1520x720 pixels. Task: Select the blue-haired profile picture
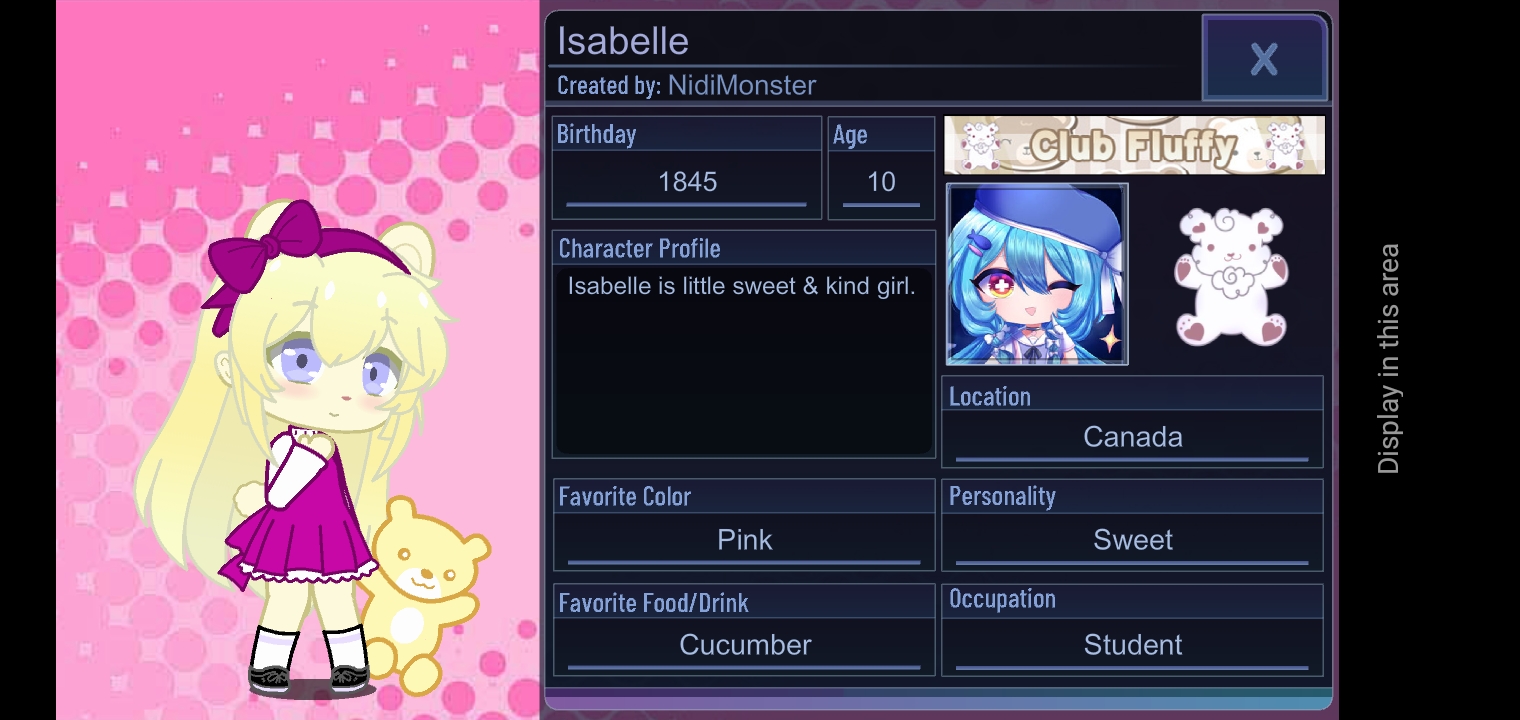tap(1036, 274)
